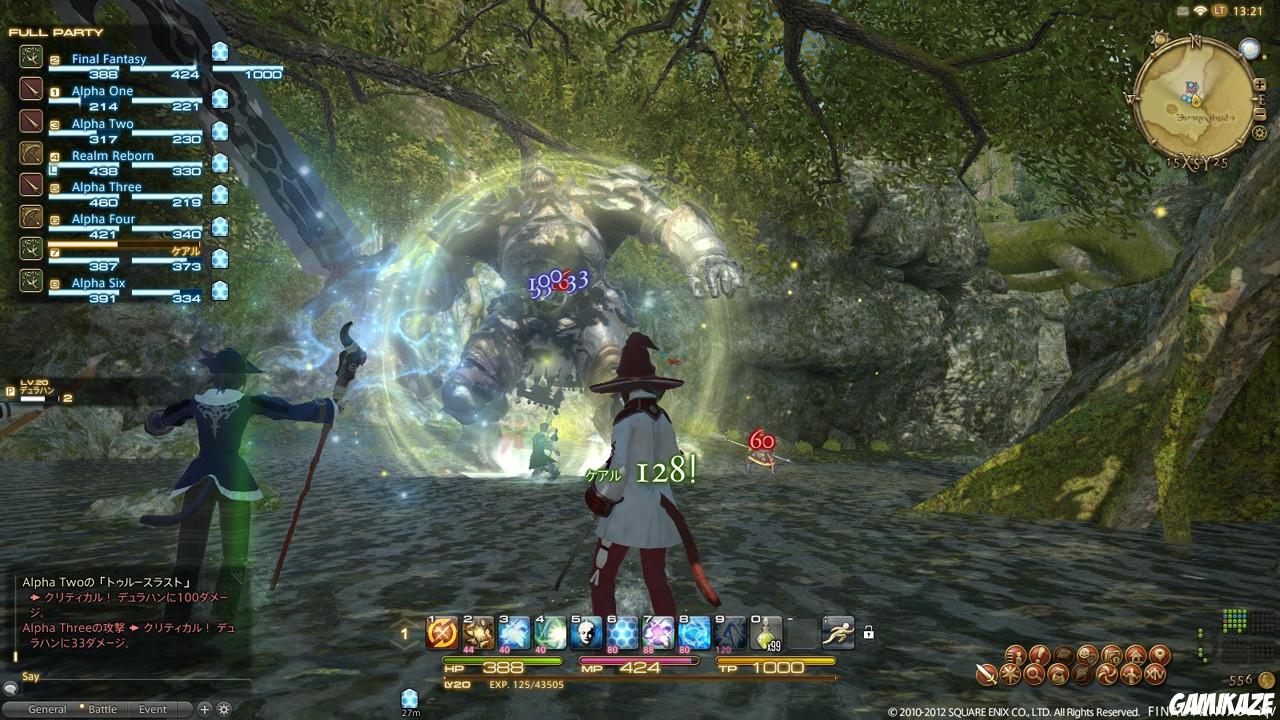
Task: Click the house icon in the menu bar
Action: [x=1136, y=653]
